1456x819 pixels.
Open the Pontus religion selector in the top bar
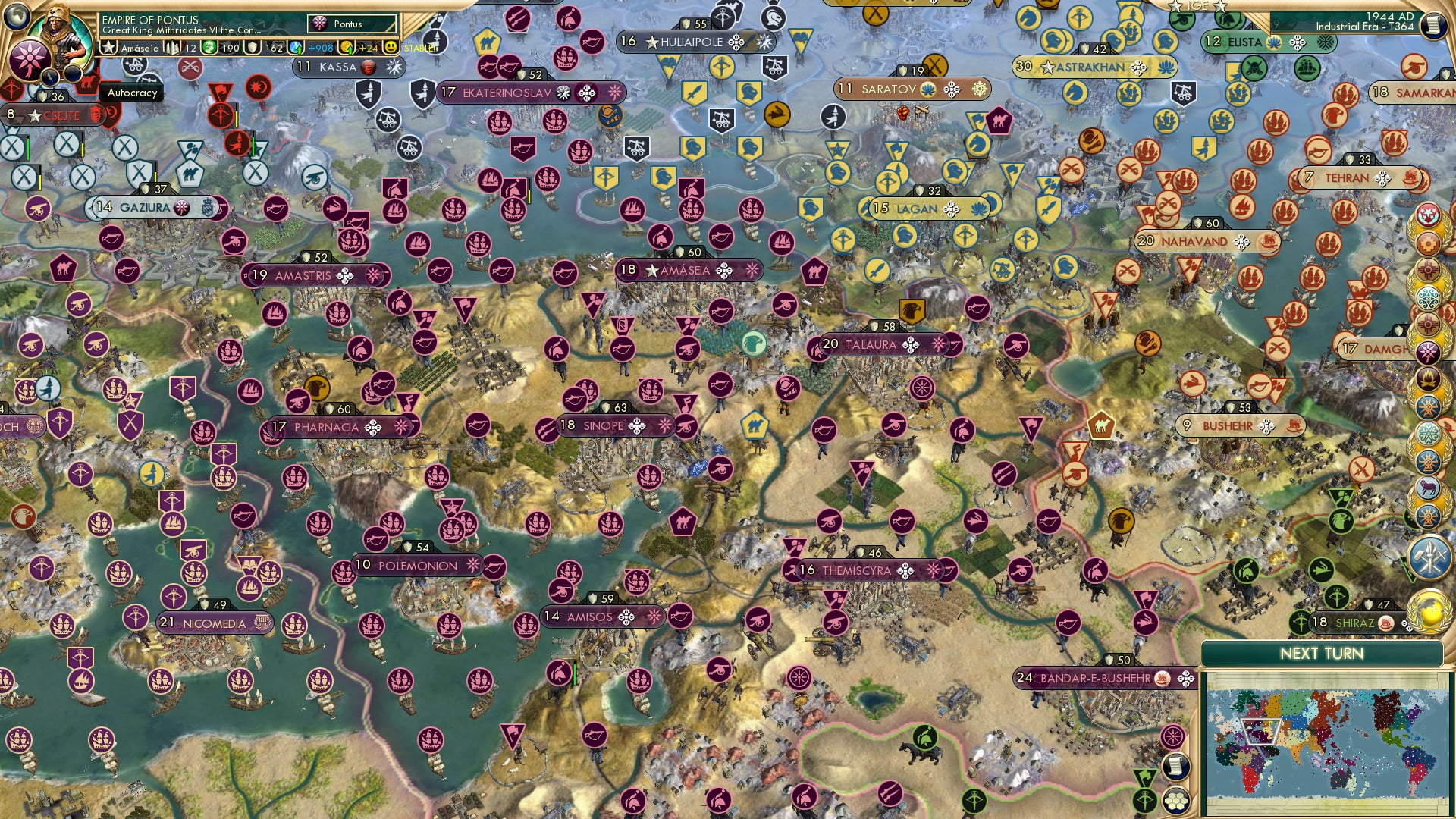pos(353,24)
